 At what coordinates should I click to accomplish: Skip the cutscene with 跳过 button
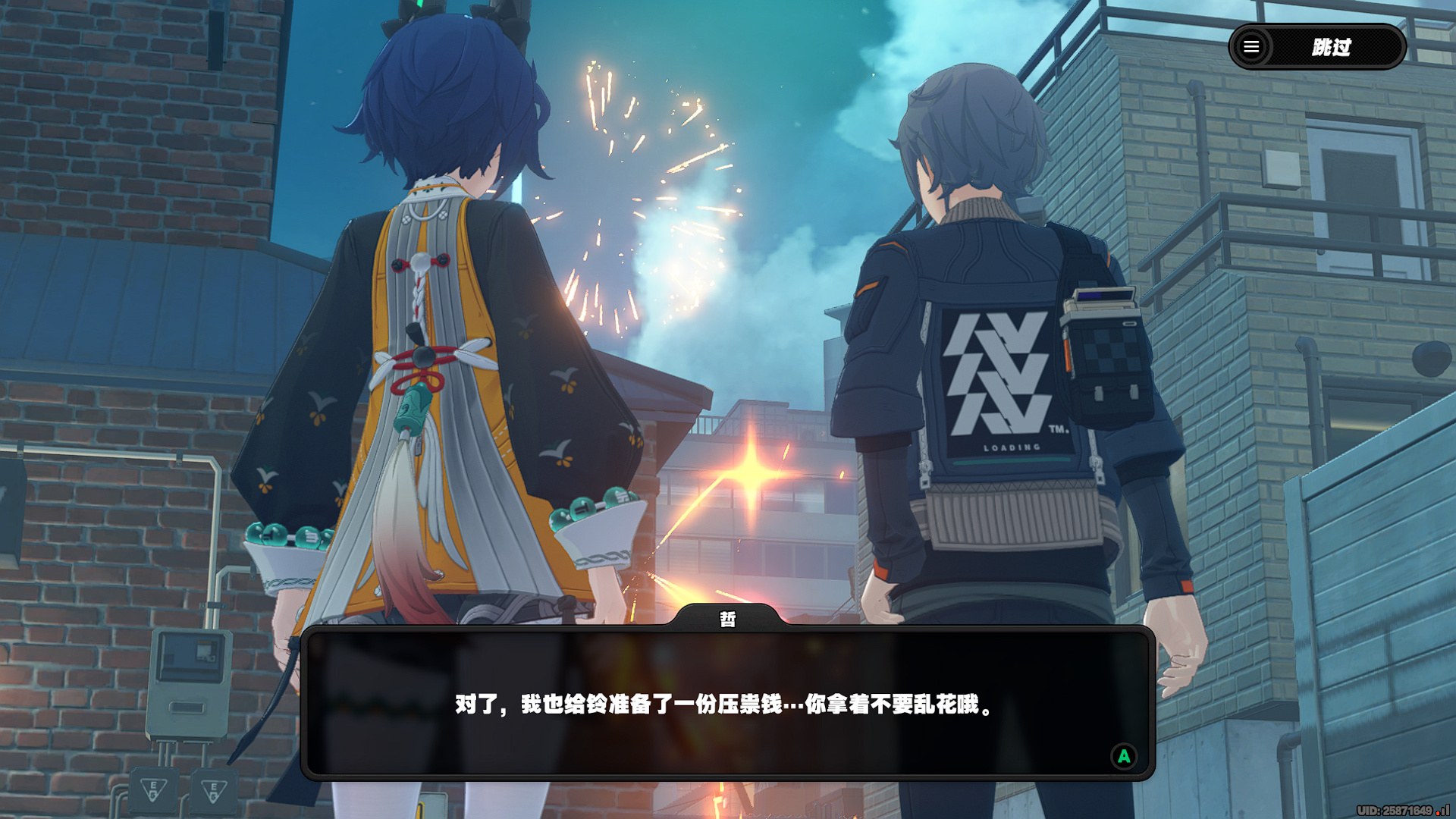coord(1332,47)
